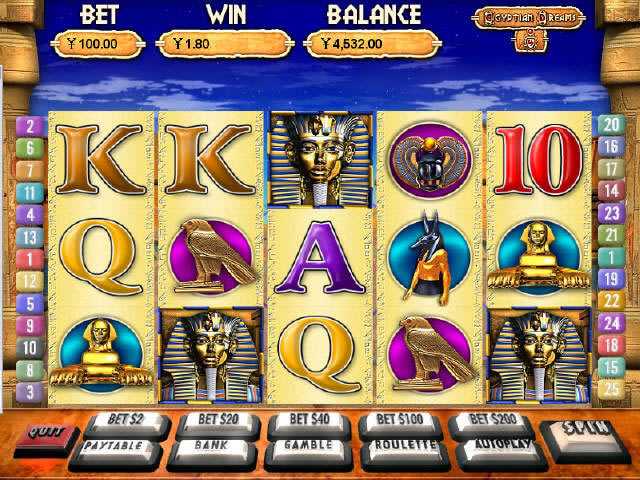Highlight payline number 20

click(610, 125)
